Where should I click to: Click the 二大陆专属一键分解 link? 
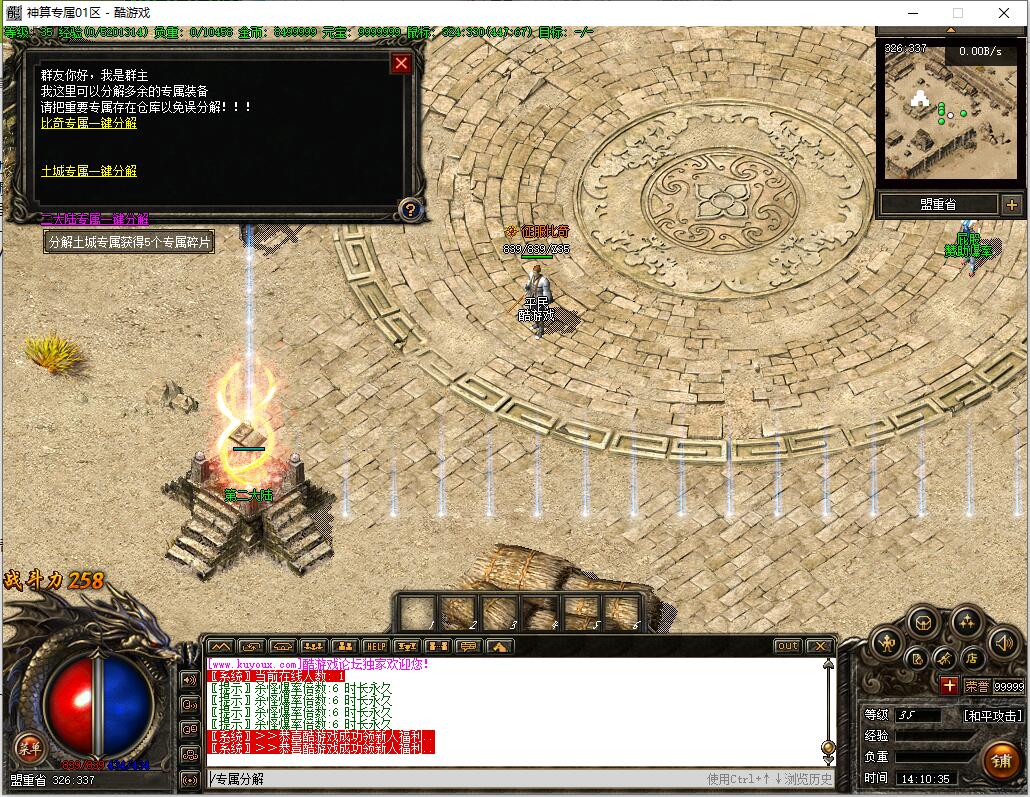tap(94, 219)
